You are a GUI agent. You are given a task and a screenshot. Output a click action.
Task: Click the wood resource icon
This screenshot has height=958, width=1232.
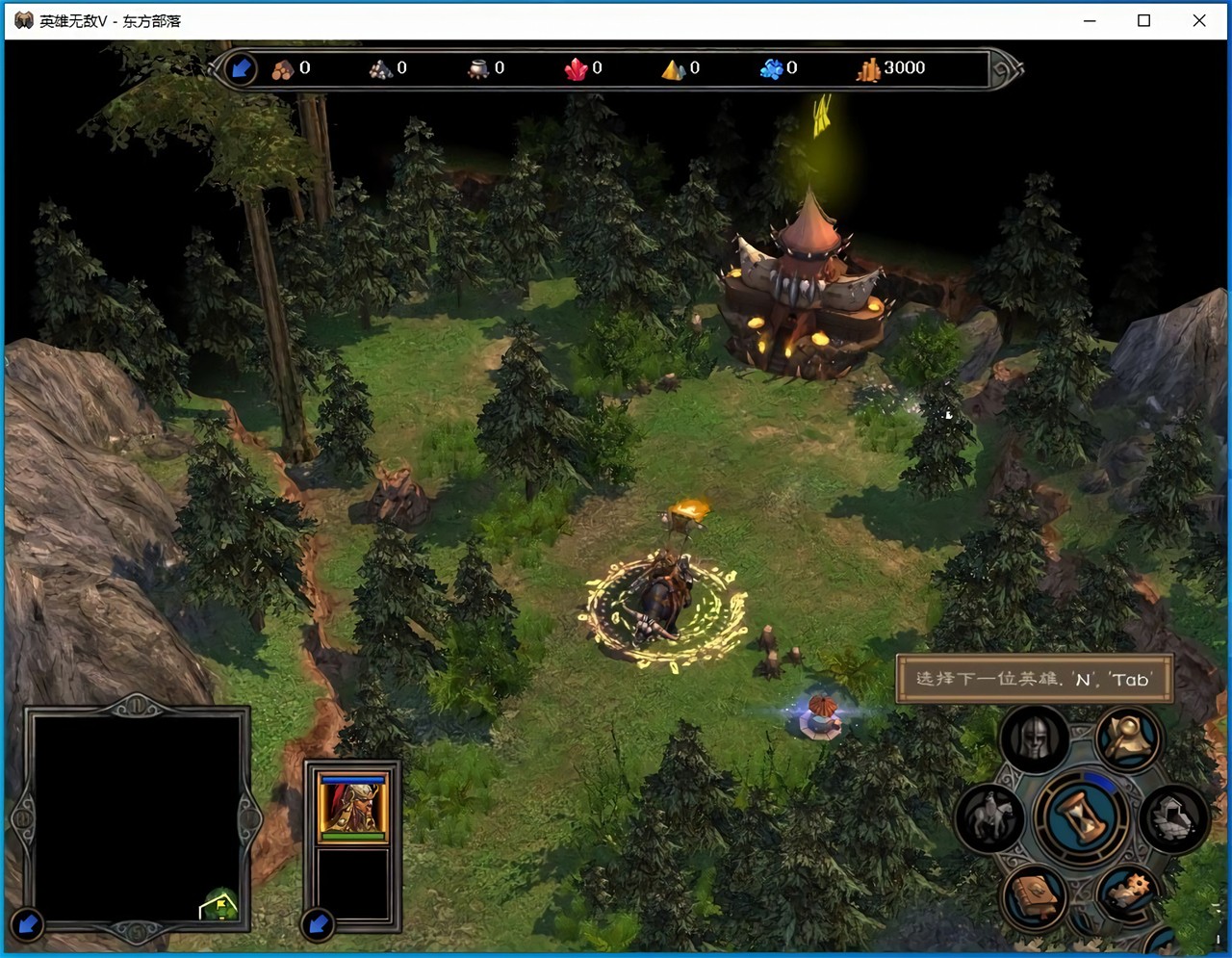tap(283, 69)
